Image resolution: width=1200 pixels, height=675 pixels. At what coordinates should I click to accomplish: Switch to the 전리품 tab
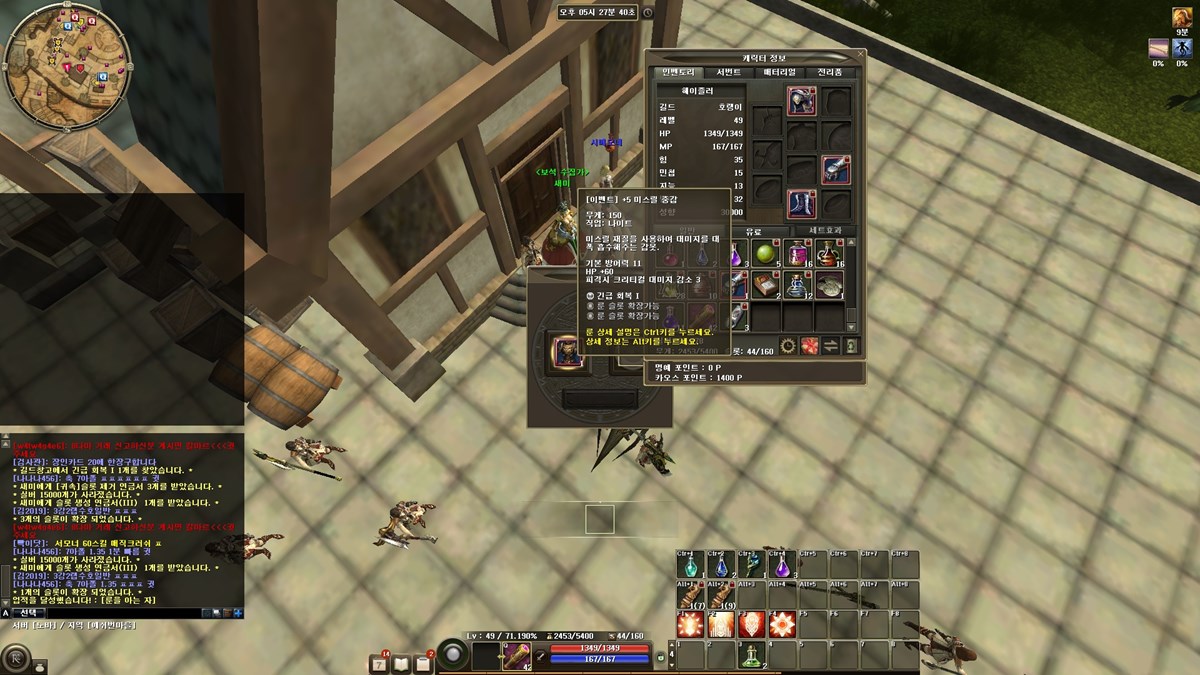point(830,72)
